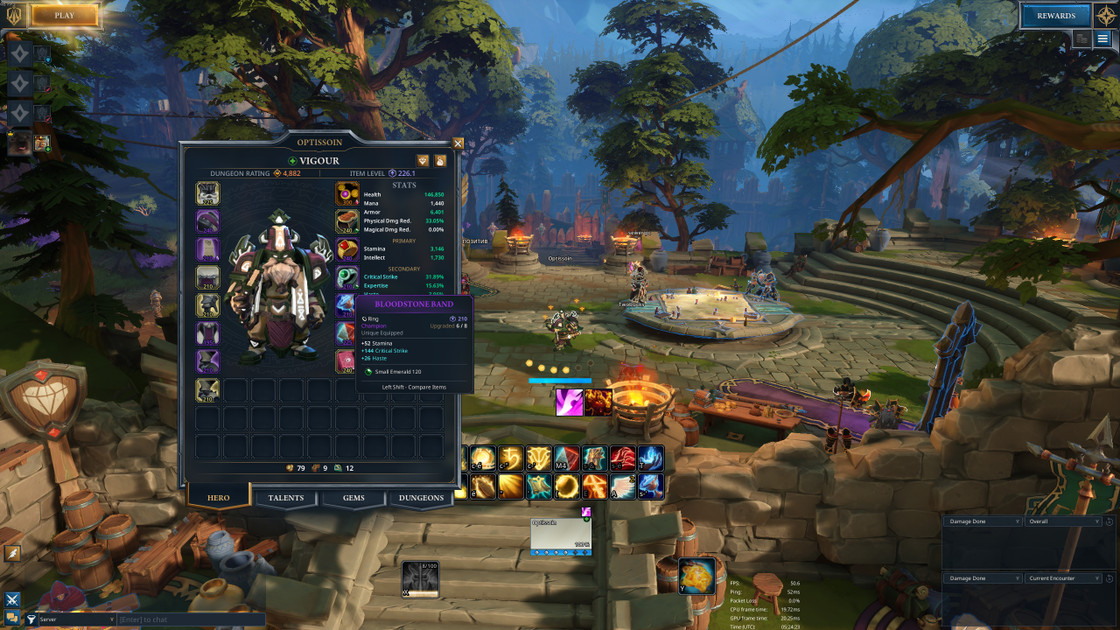1120x630 pixels.
Task: Open the Overall damage meter dropdown
Action: pyautogui.click(x=1062, y=522)
